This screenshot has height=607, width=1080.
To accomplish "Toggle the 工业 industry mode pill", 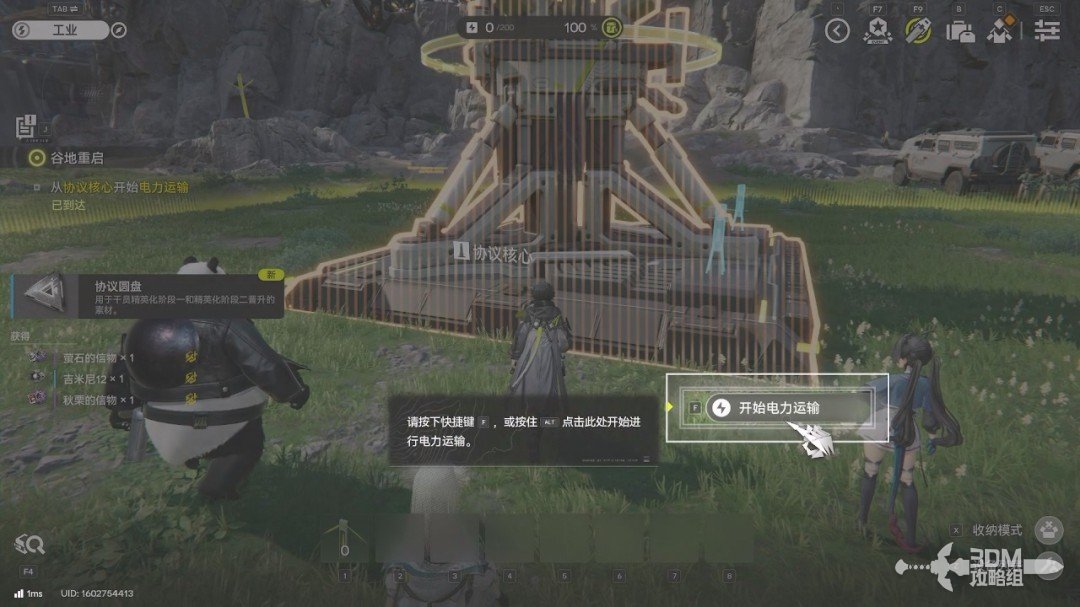I will click(x=60, y=30).
